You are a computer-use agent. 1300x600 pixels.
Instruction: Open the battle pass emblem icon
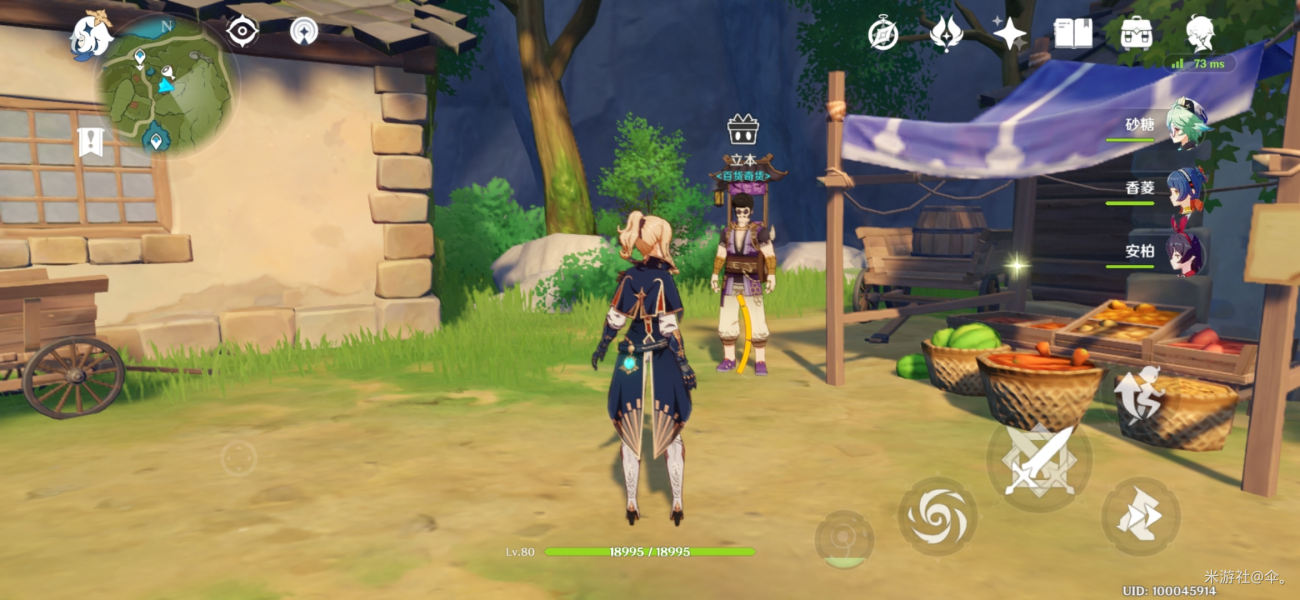pyautogui.click(x=945, y=34)
